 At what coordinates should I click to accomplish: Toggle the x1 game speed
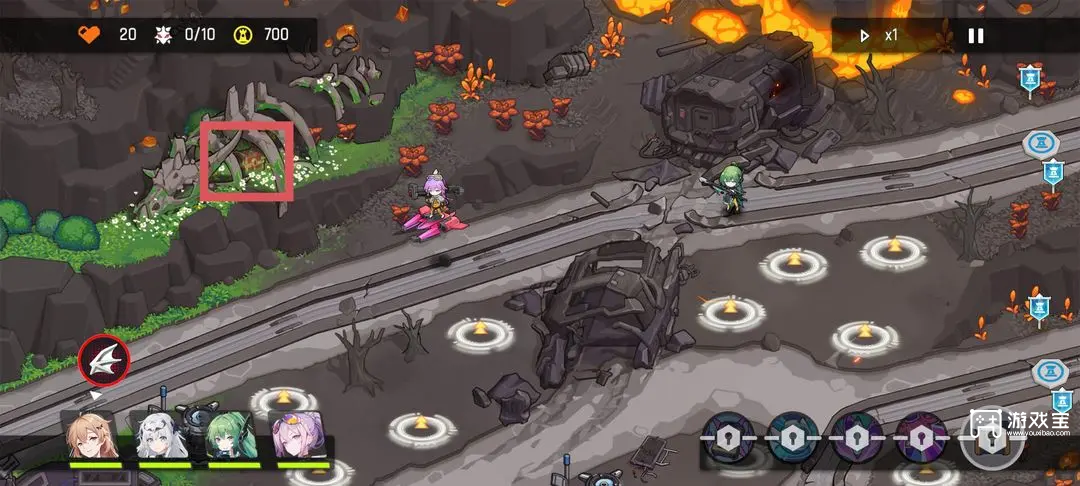pyautogui.click(x=878, y=36)
